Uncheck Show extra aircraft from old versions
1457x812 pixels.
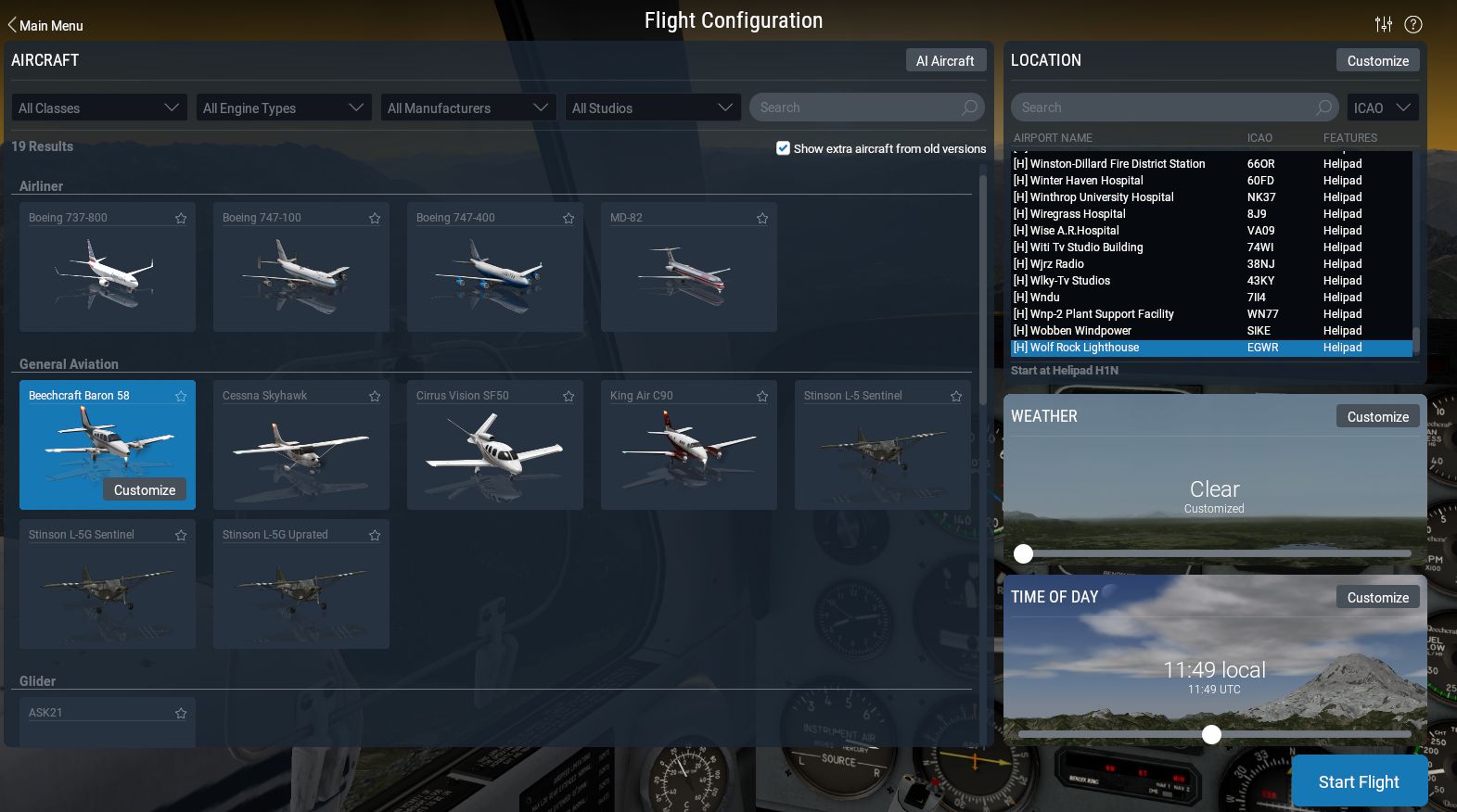(x=784, y=148)
